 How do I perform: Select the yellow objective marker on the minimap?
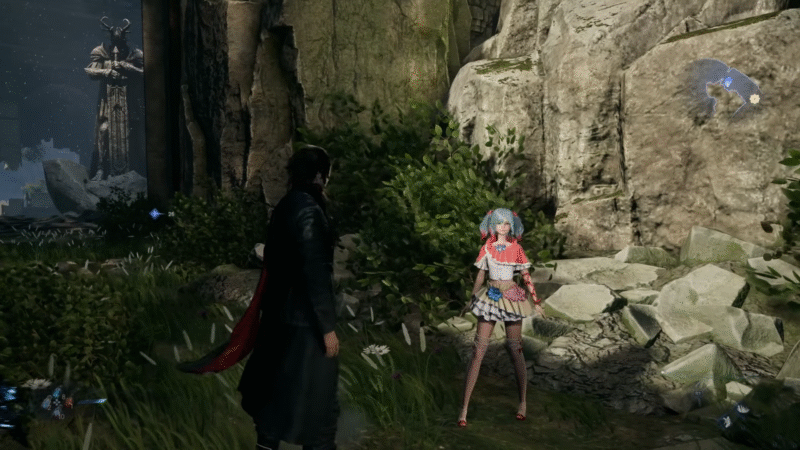tap(754, 98)
